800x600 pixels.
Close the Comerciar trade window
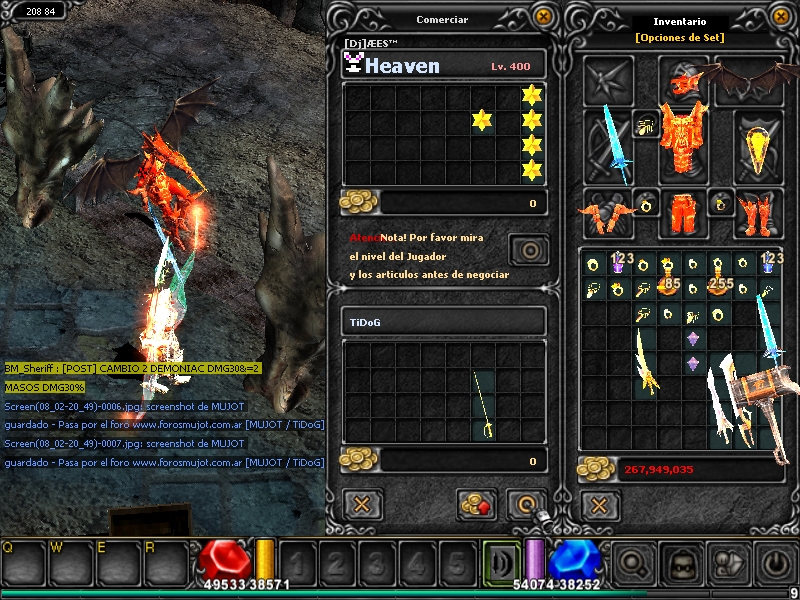click(x=543, y=17)
